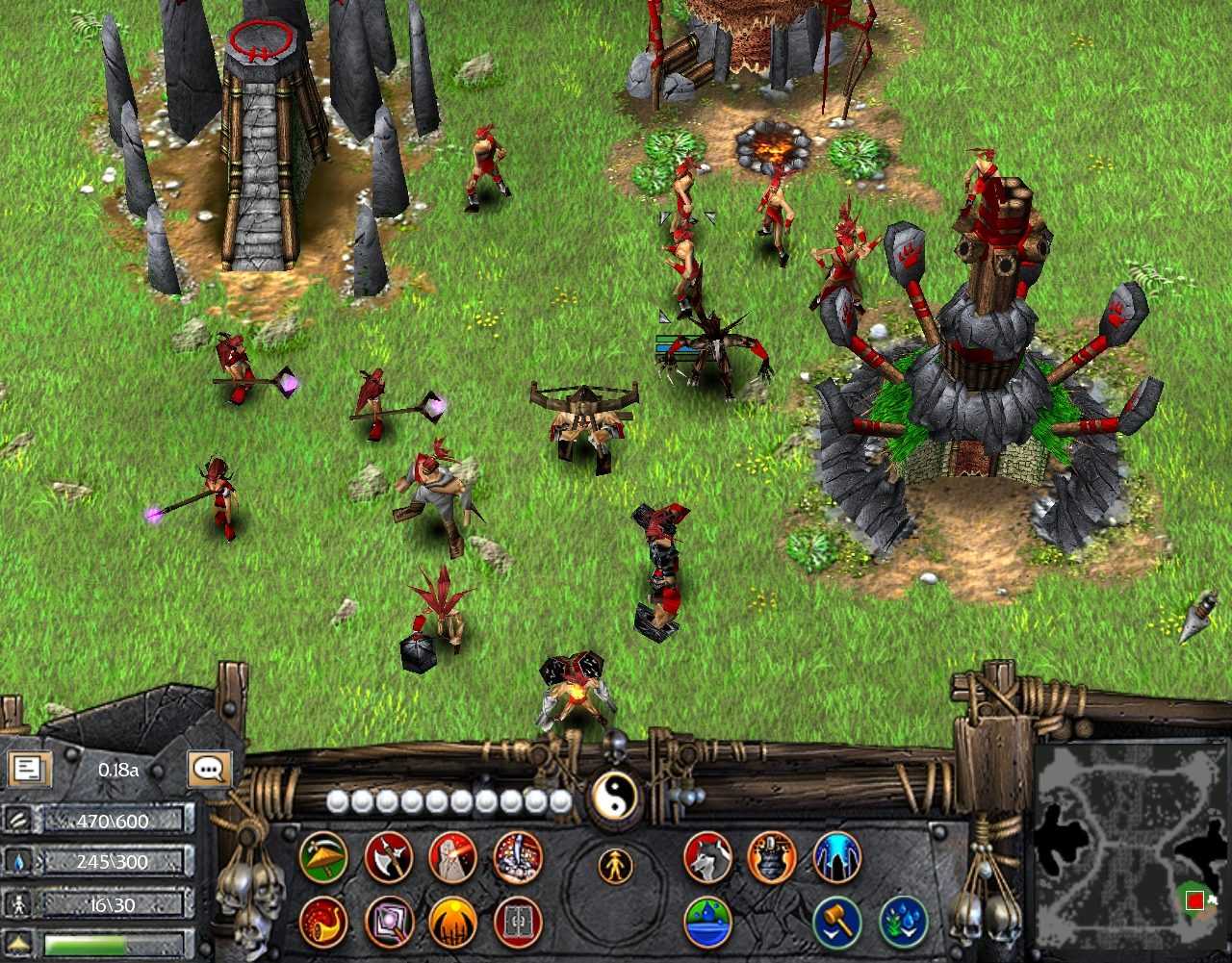Open the chat speech bubble button
This screenshot has height=963, width=1232.
[209, 769]
